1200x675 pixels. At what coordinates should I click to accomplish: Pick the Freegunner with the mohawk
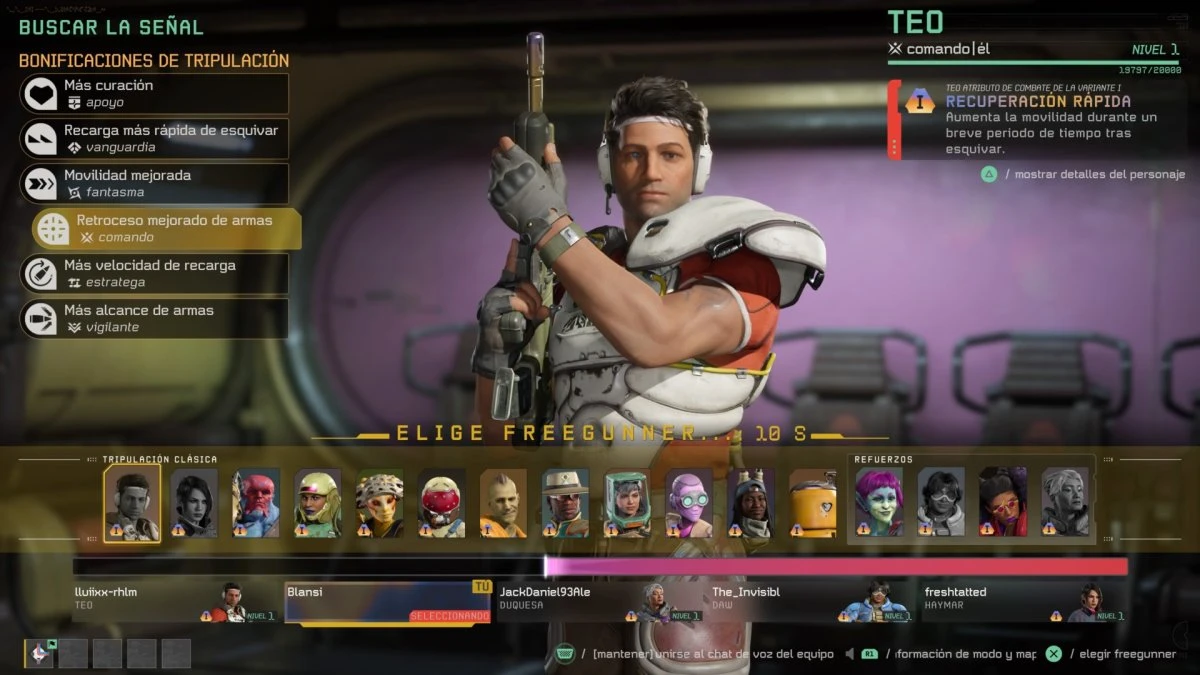coord(503,502)
